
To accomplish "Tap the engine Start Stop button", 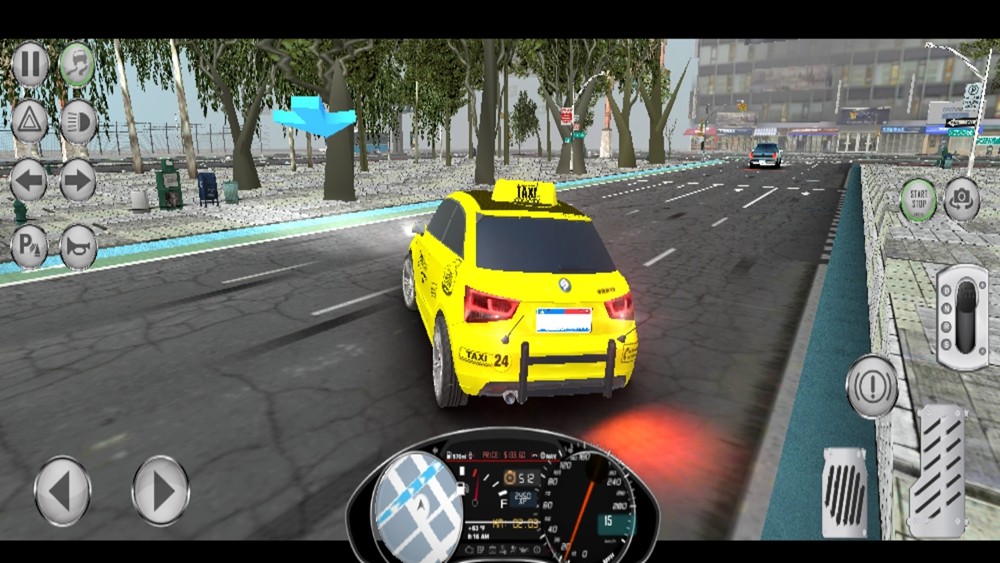I will [918, 199].
